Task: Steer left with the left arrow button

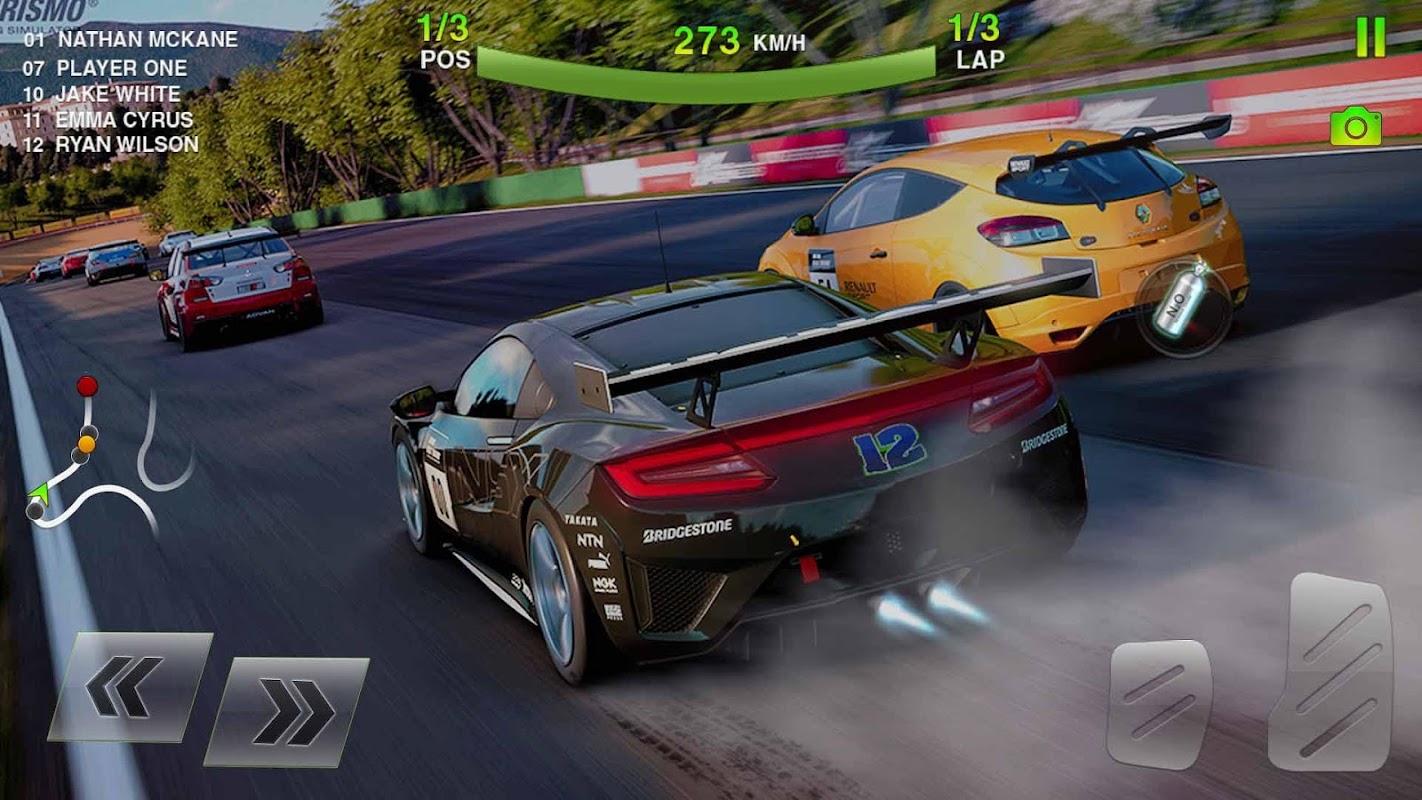Action: 128,687
